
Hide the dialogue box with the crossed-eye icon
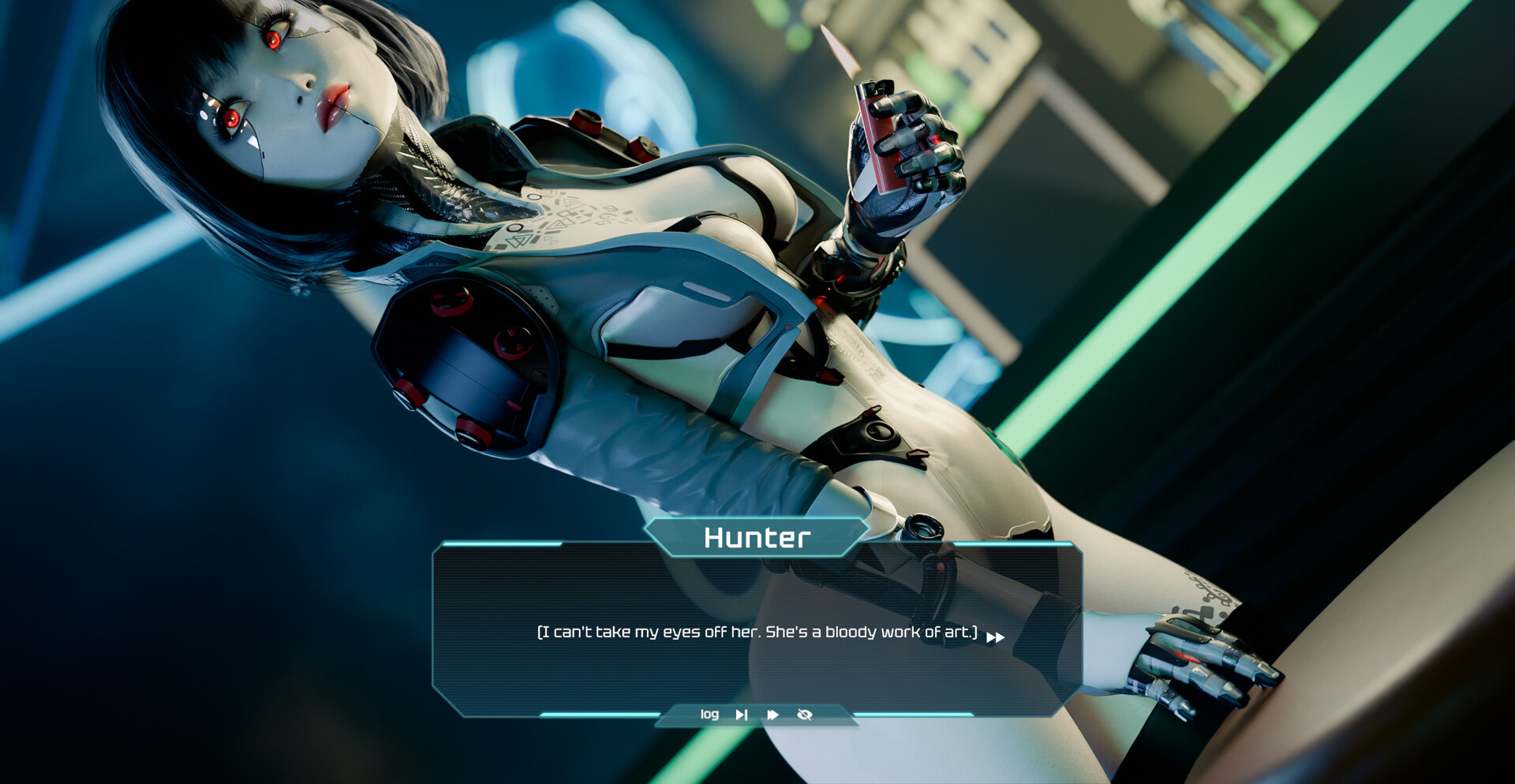tap(805, 715)
